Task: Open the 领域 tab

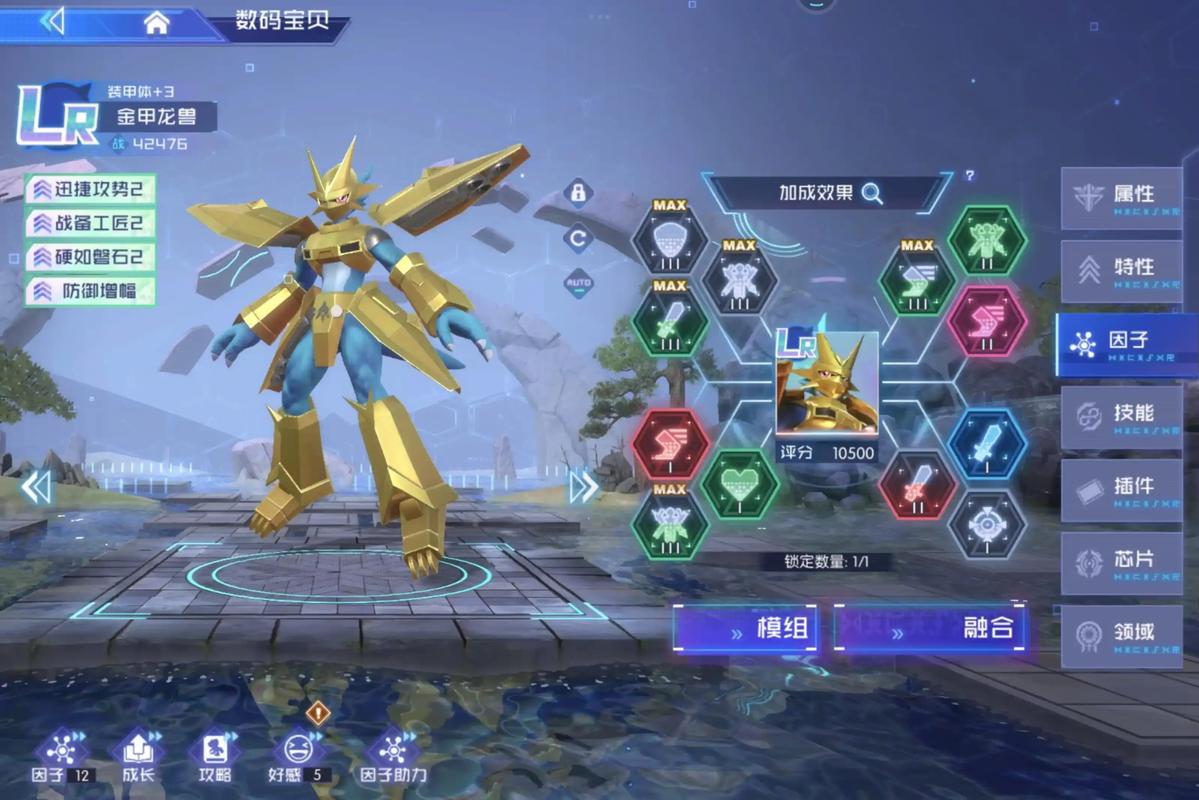Action: coord(1121,635)
